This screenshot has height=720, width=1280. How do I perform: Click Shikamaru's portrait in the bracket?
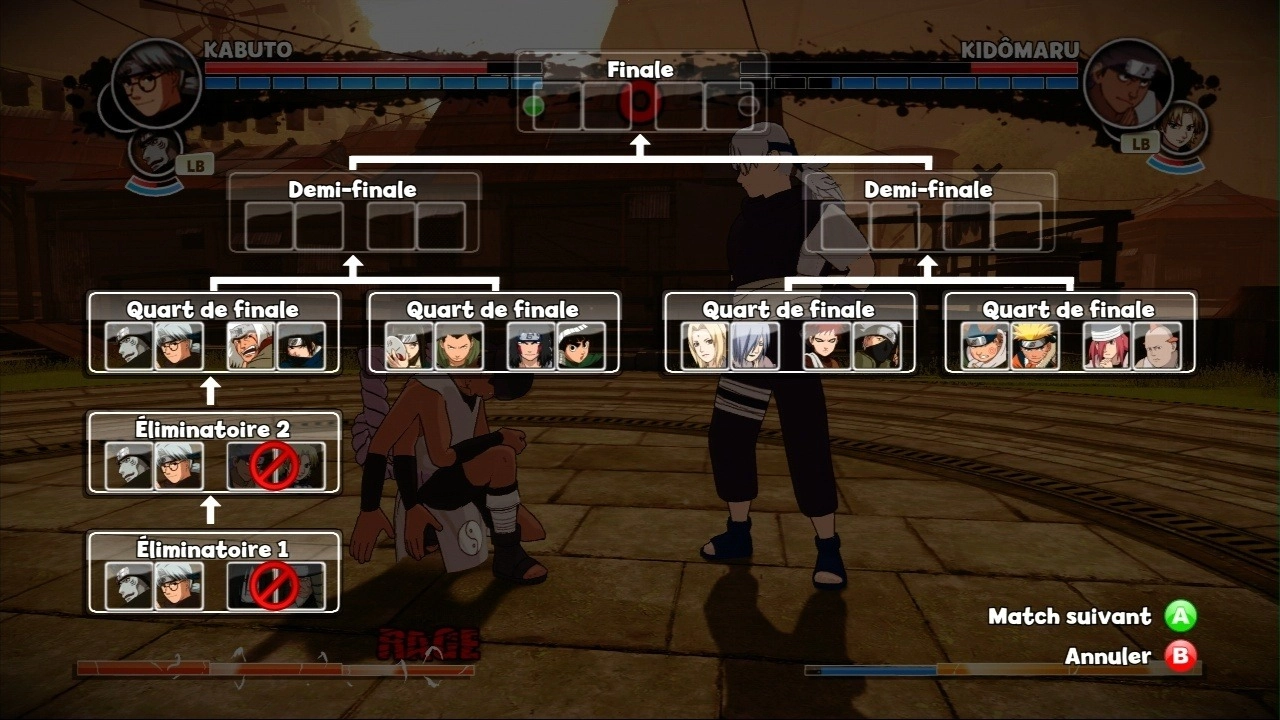[459, 346]
